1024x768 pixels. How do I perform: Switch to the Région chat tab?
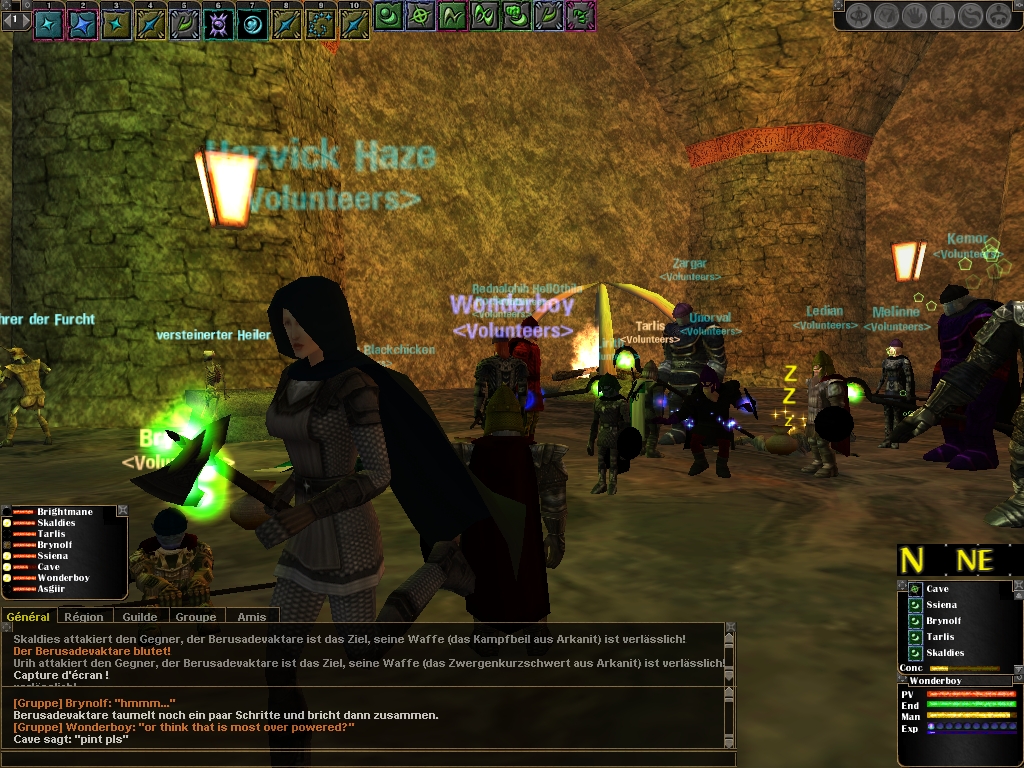point(83,617)
